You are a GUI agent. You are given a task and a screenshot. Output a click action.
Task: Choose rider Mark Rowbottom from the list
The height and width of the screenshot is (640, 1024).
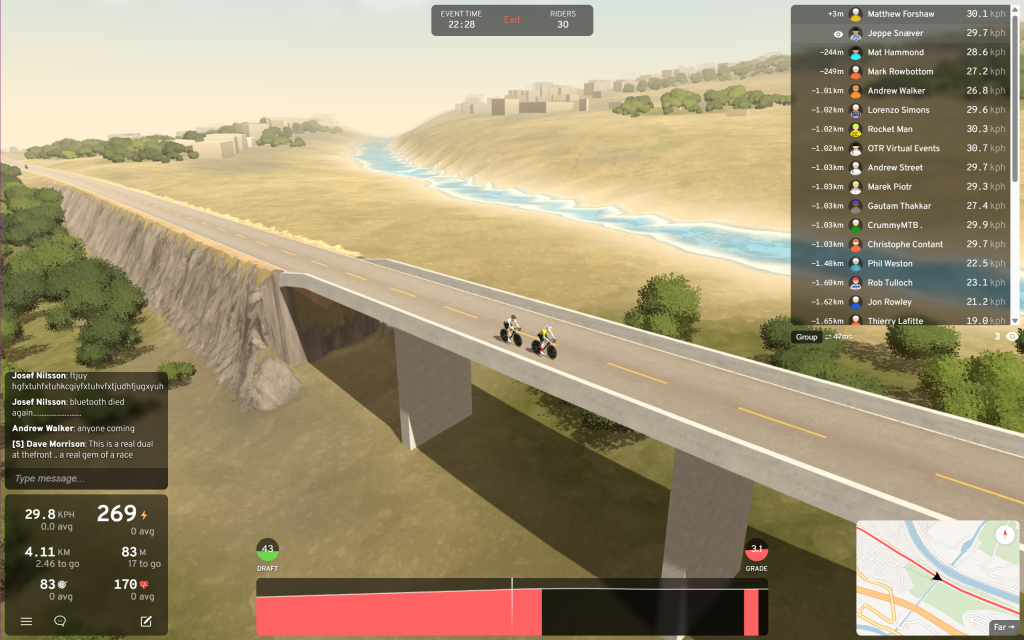(x=900, y=72)
